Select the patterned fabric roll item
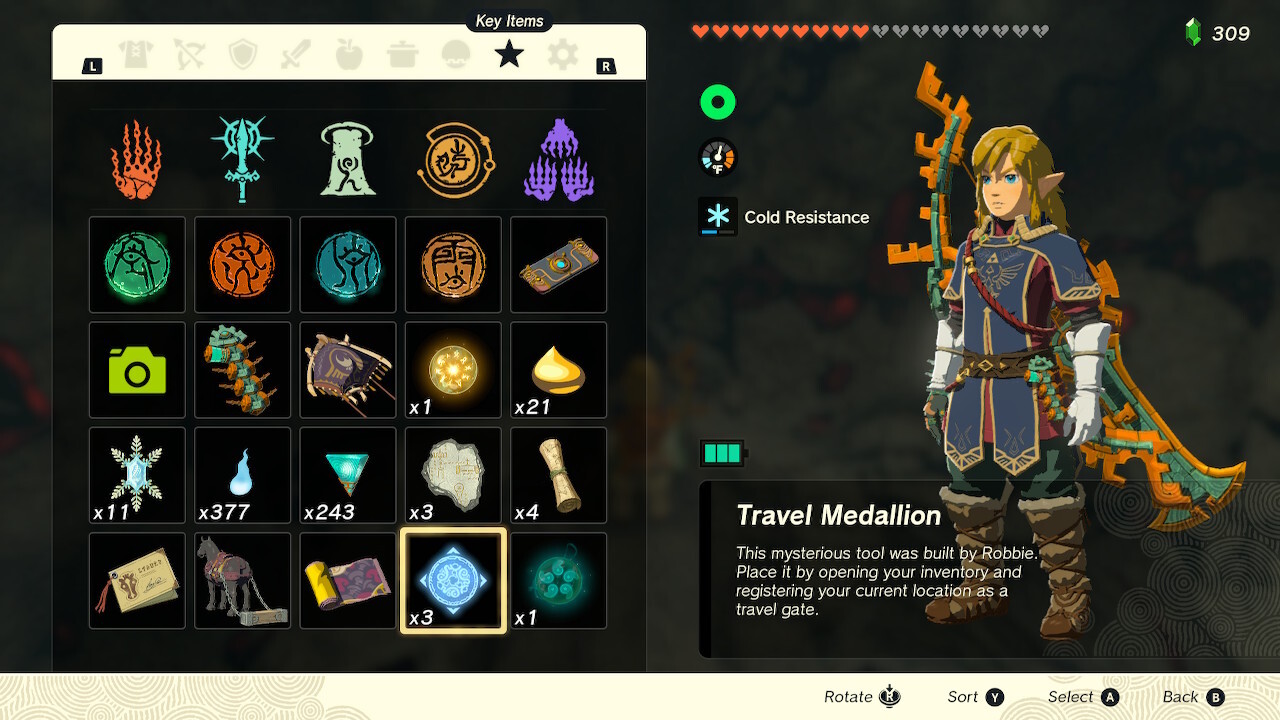 [347, 580]
